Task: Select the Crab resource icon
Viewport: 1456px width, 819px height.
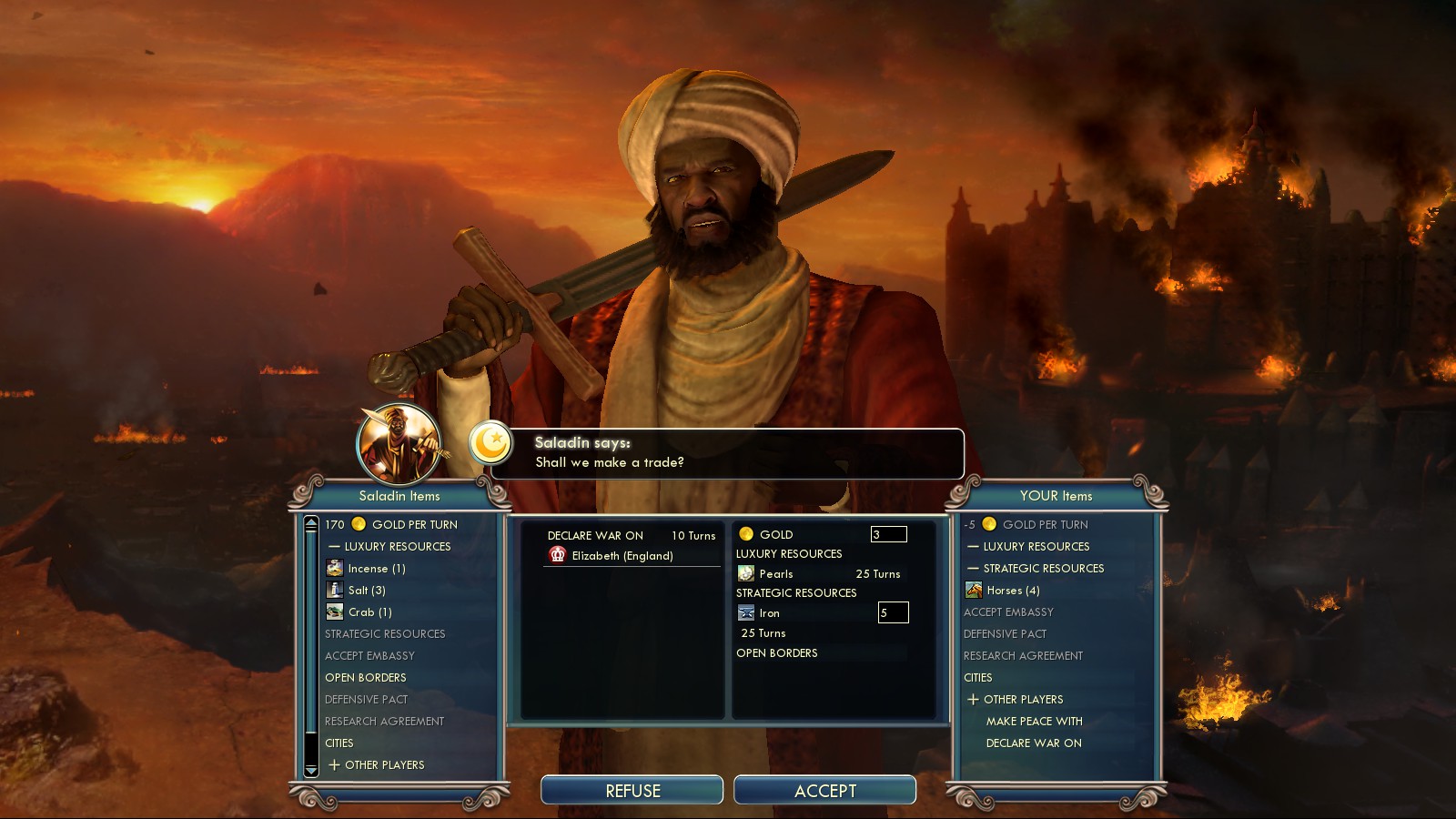Action: [335, 612]
